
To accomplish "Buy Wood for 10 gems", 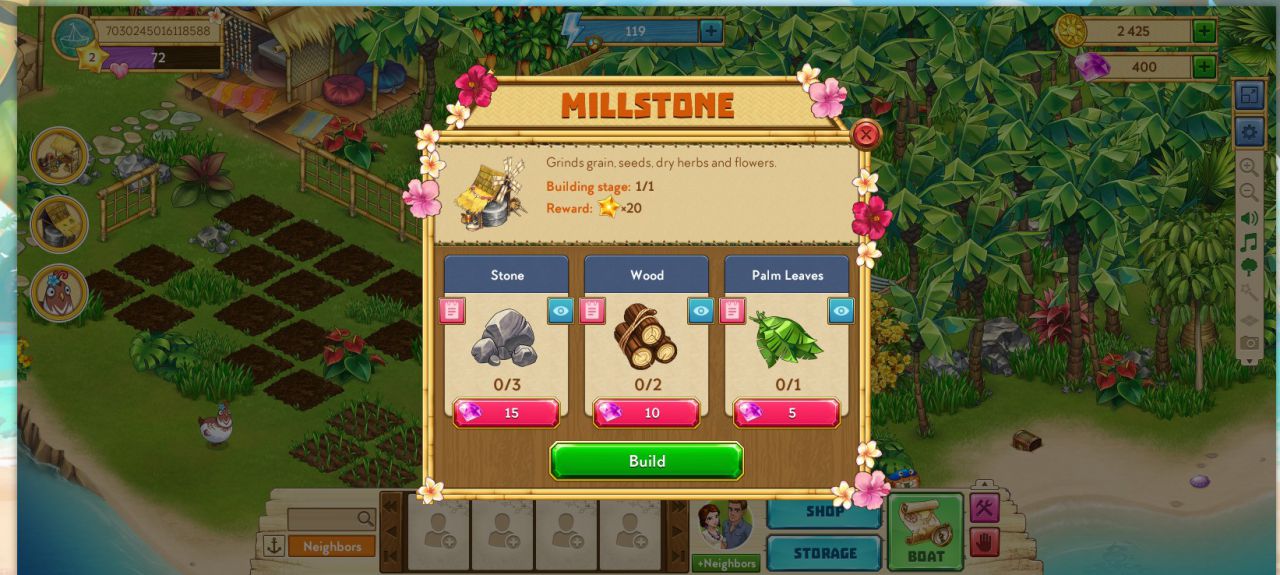I will click(646, 413).
